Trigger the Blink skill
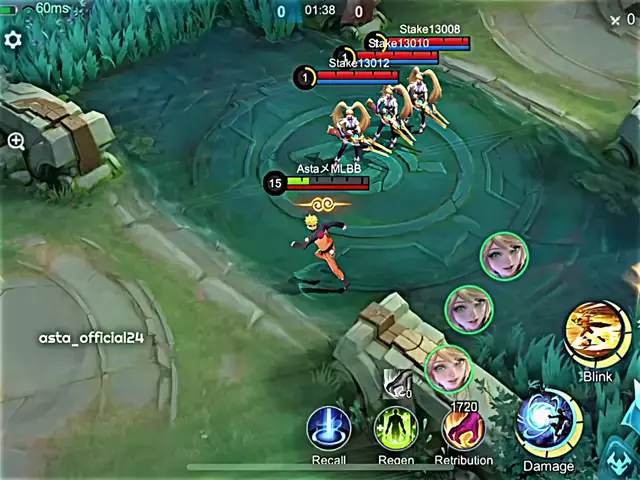The height and width of the screenshot is (480, 640). click(596, 334)
